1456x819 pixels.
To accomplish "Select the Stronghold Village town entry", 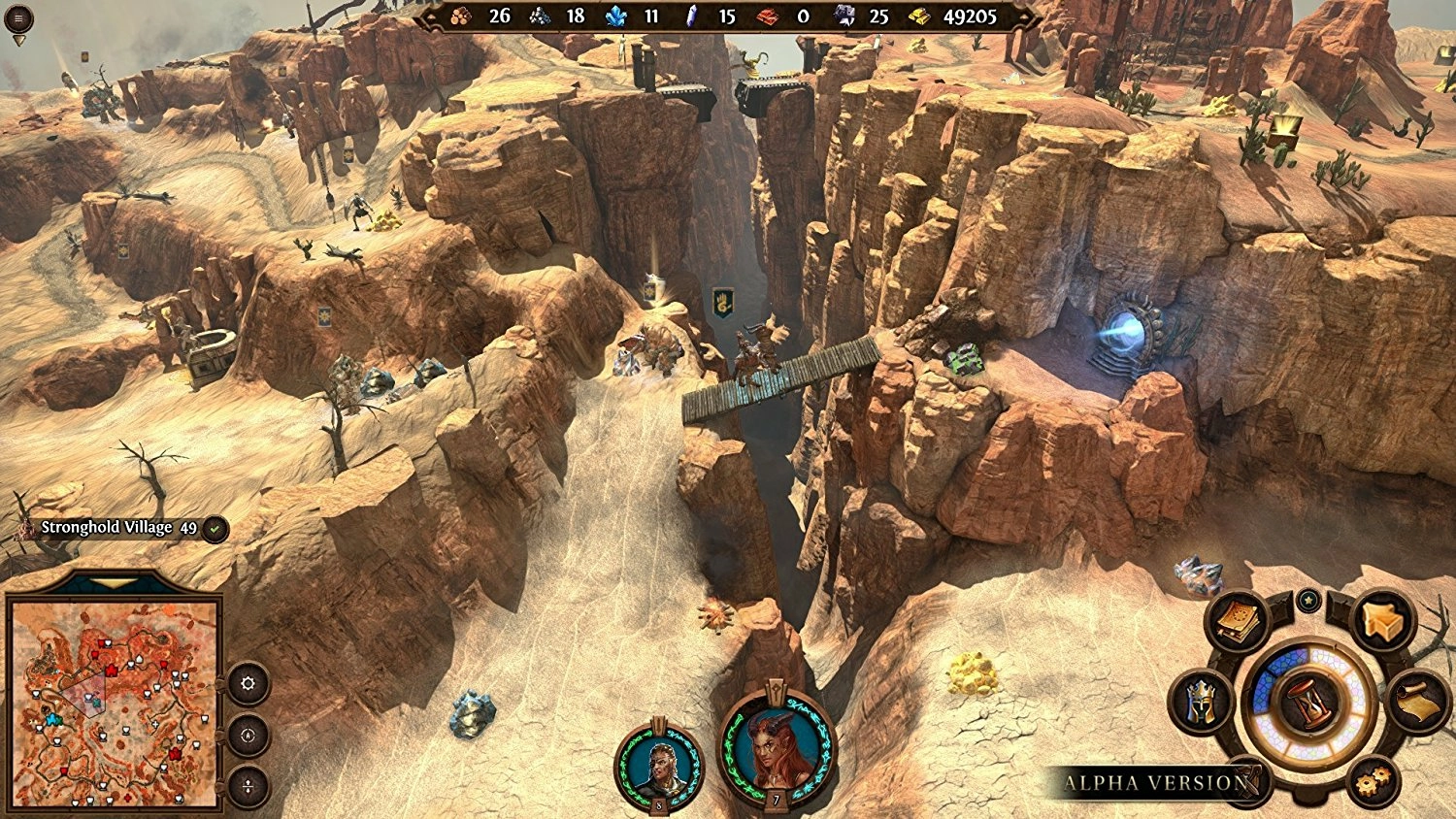I will click(x=106, y=528).
